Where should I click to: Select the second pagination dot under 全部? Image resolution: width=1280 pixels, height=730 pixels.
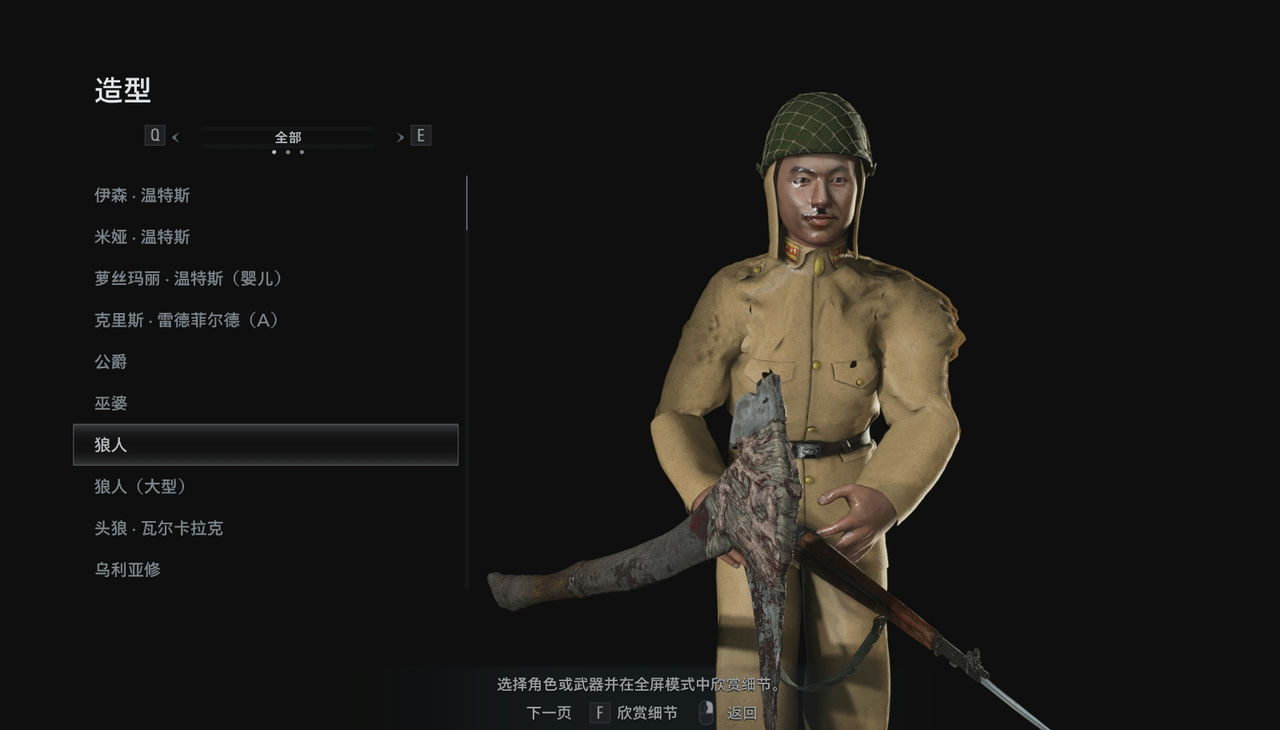tap(288, 151)
